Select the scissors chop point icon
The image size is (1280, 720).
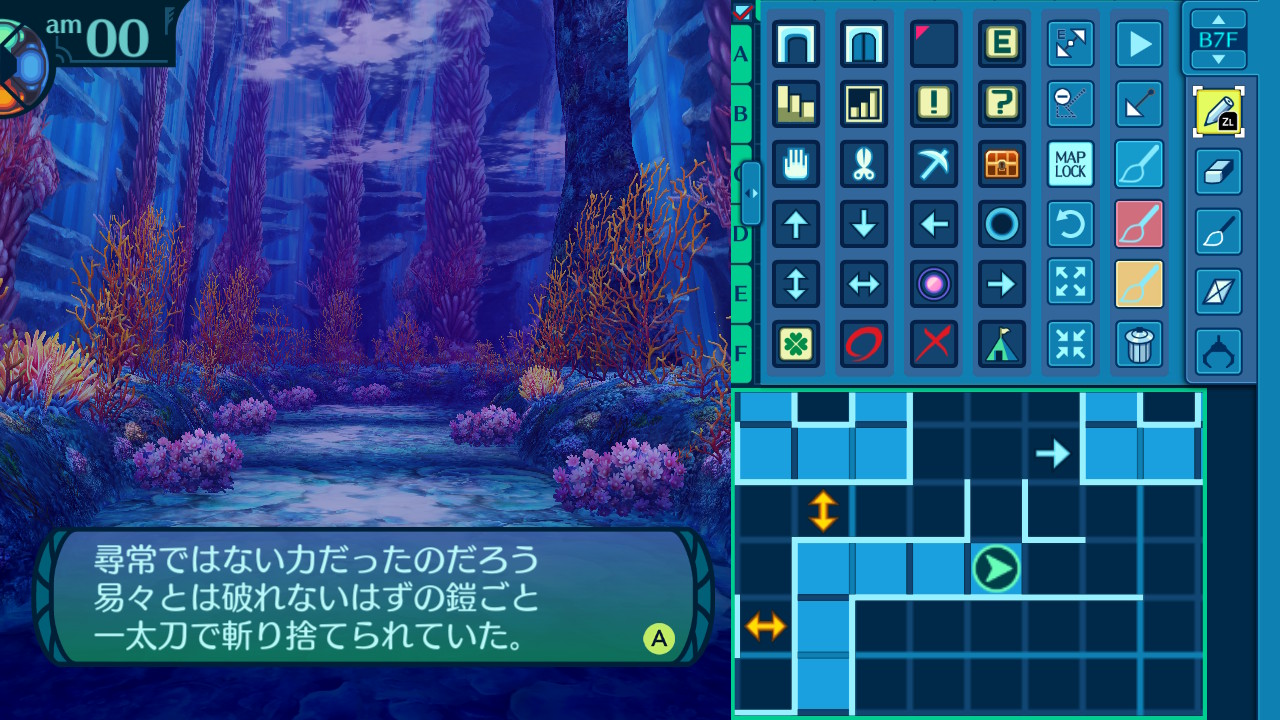864,164
